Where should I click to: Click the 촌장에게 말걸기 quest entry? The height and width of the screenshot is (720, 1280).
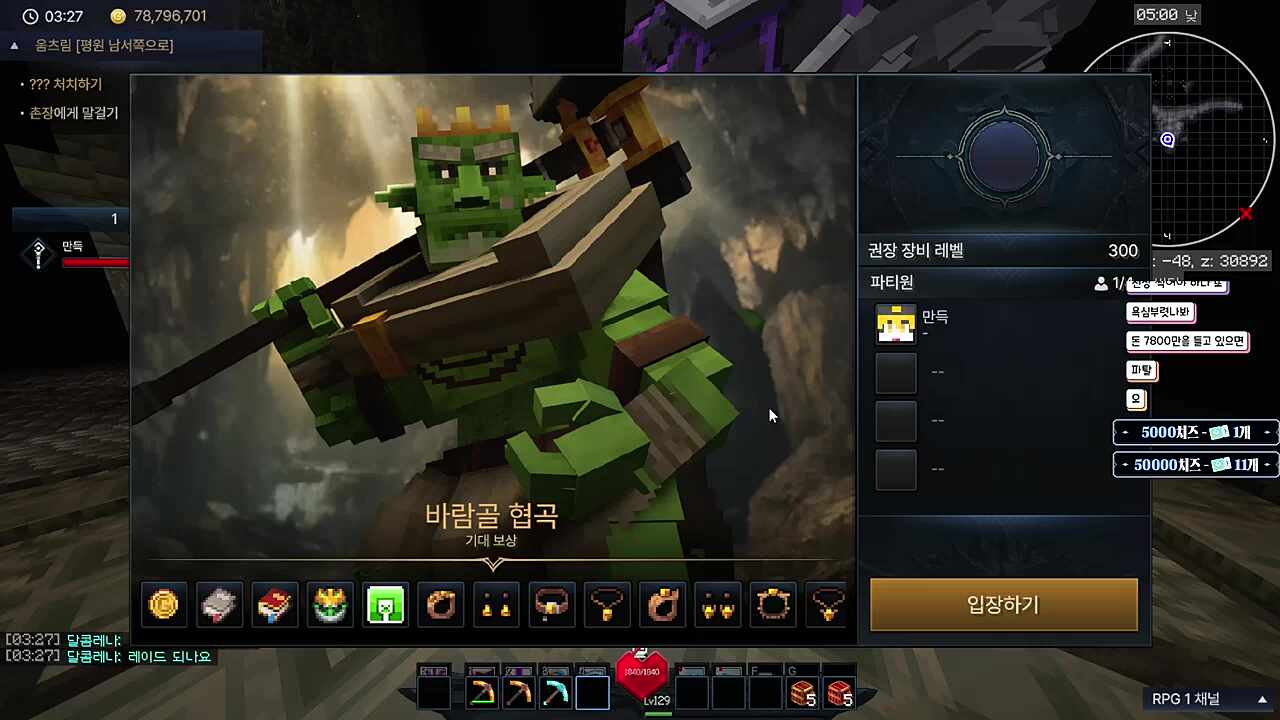click(x=75, y=113)
